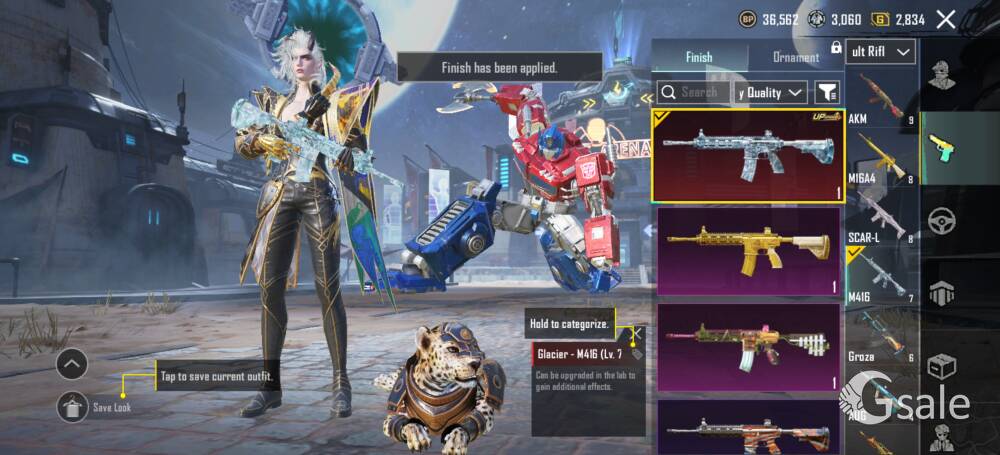Click the finish search field
This screenshot has height=455, width=1000.
(692, 92)
